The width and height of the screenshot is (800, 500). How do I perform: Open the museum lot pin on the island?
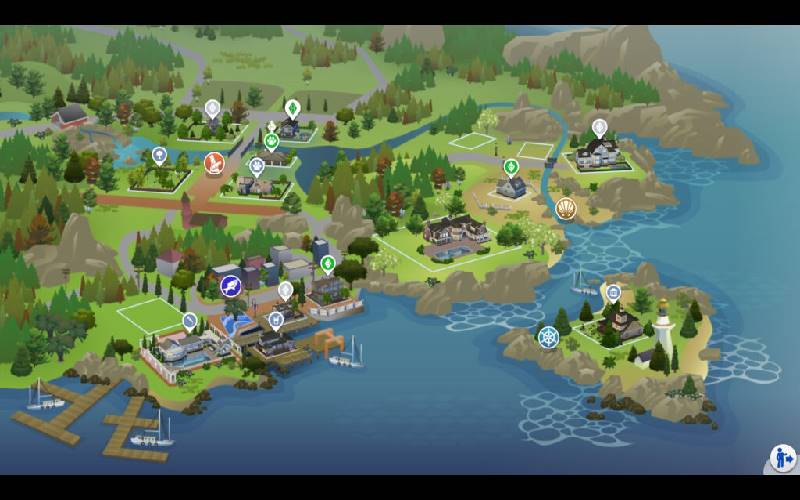[x=613, y=293]
